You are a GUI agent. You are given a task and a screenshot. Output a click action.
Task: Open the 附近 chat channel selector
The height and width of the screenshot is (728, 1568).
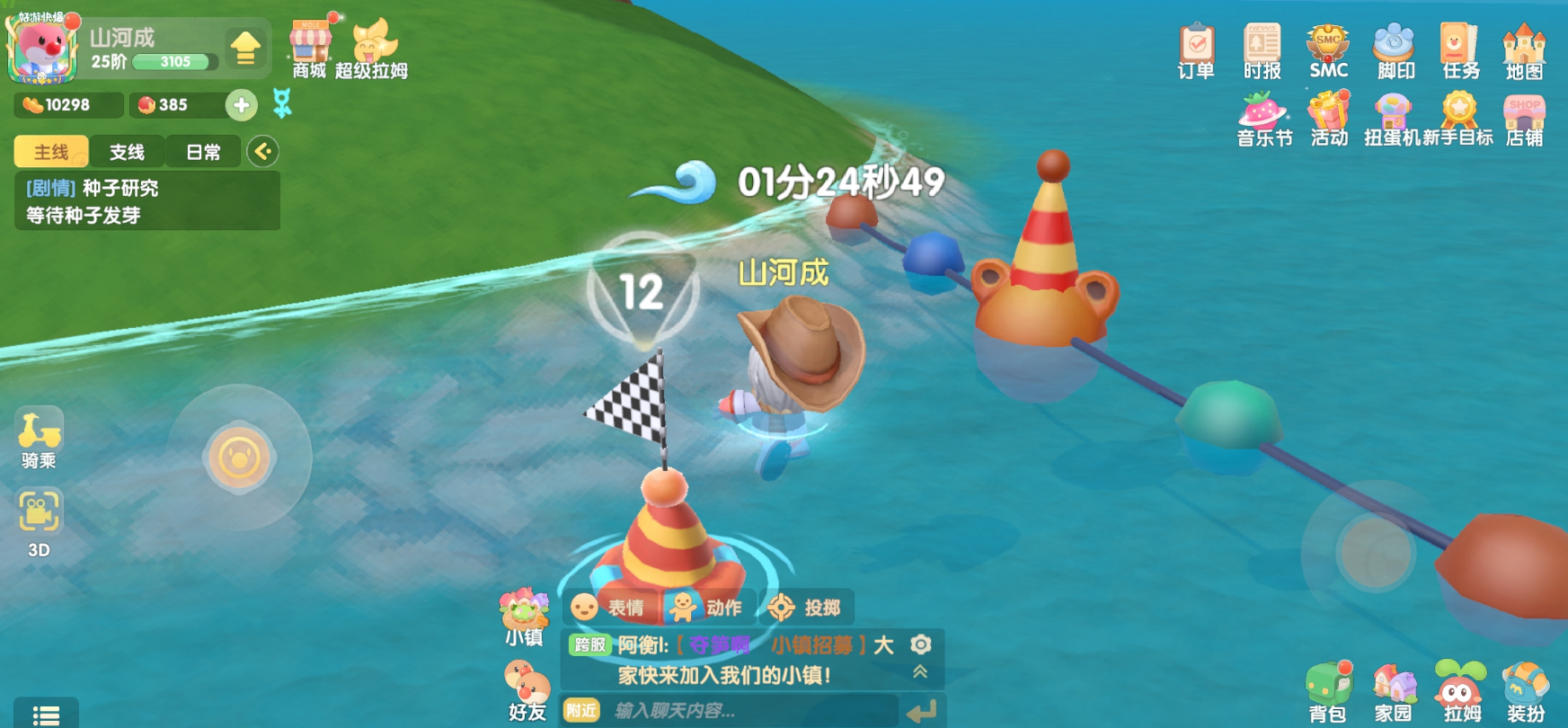[x=580, y=710]
